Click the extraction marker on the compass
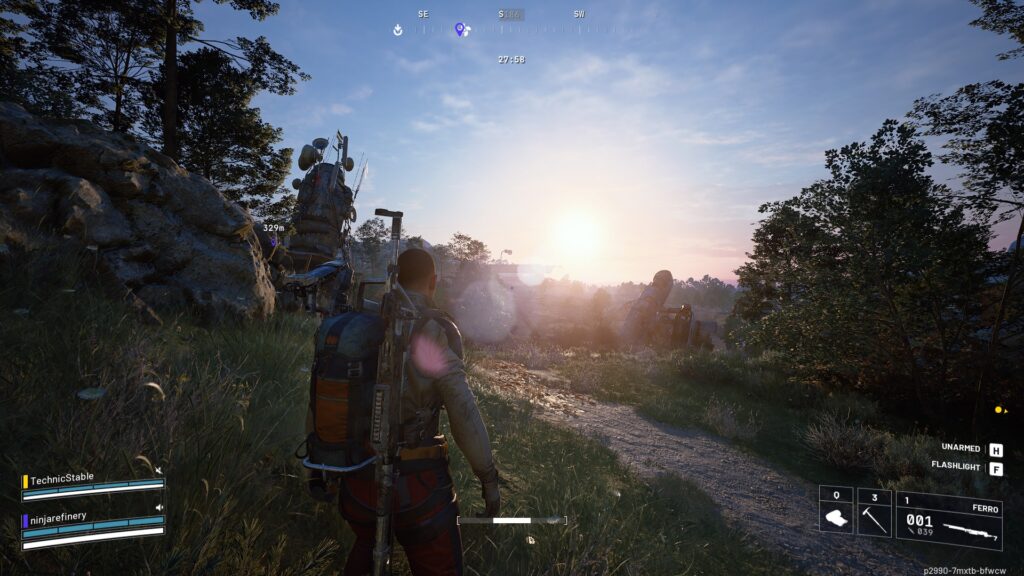The height and width of the screenshot is (576, 1024). tap(398, 29)
